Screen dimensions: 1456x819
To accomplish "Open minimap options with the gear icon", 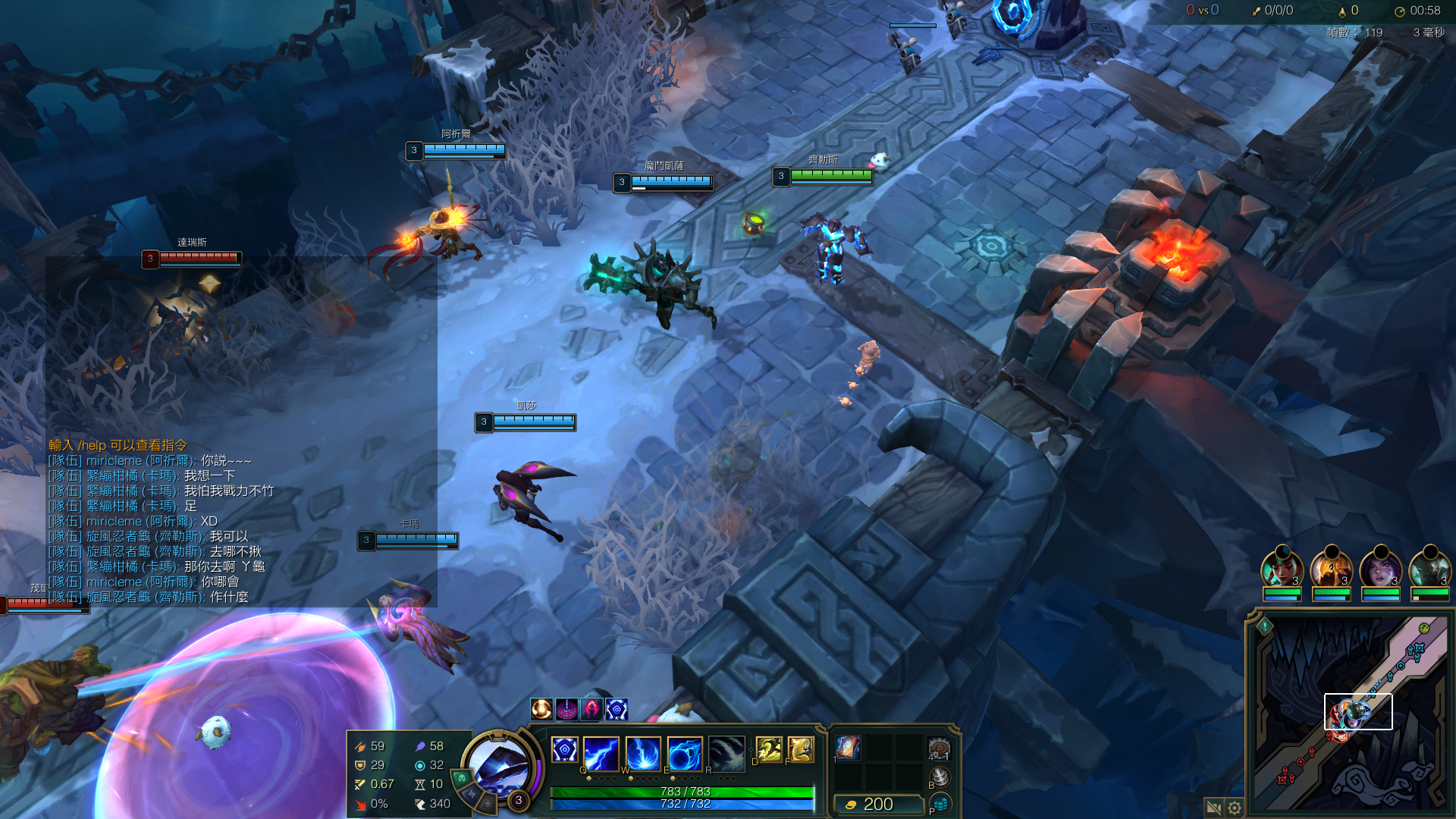I will pyautogui.click(x=1235, y=808).
